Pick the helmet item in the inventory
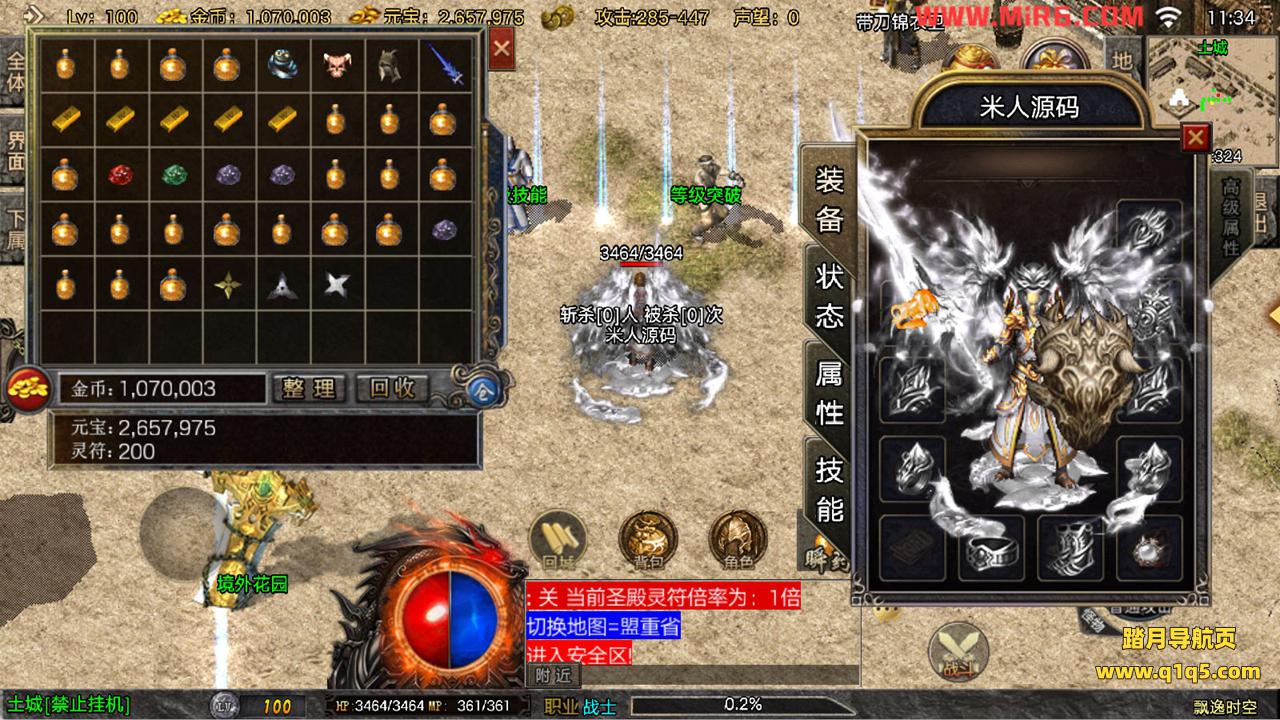The height and width of the screenshot is (720, 1280). pyautogui.click(x=389, y=67)
